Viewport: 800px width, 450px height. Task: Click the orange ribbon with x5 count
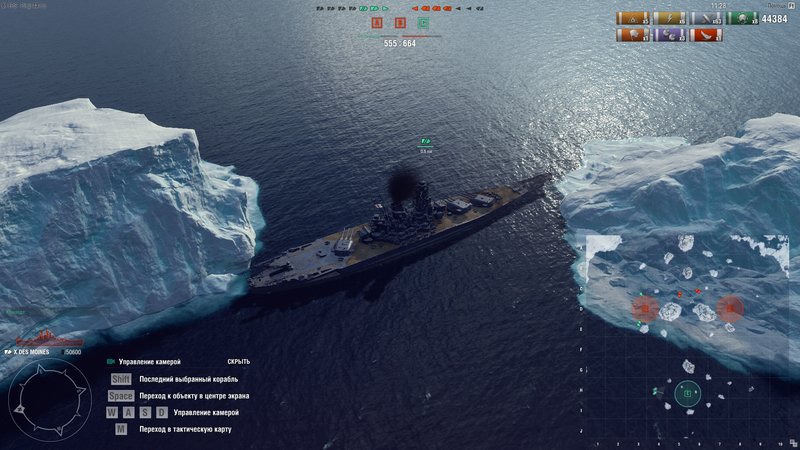631,18
